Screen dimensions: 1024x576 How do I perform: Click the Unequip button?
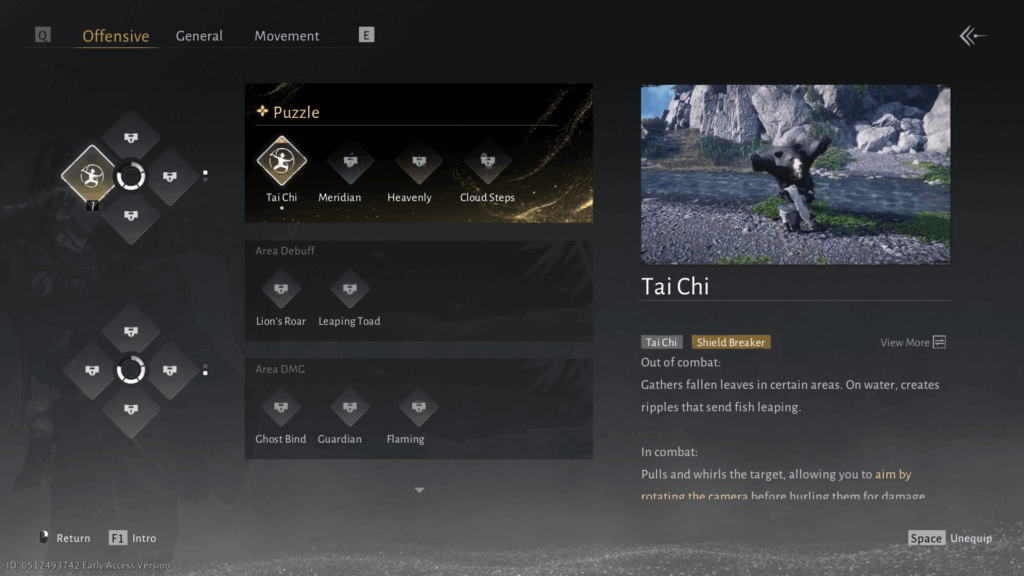pos(950,538)
